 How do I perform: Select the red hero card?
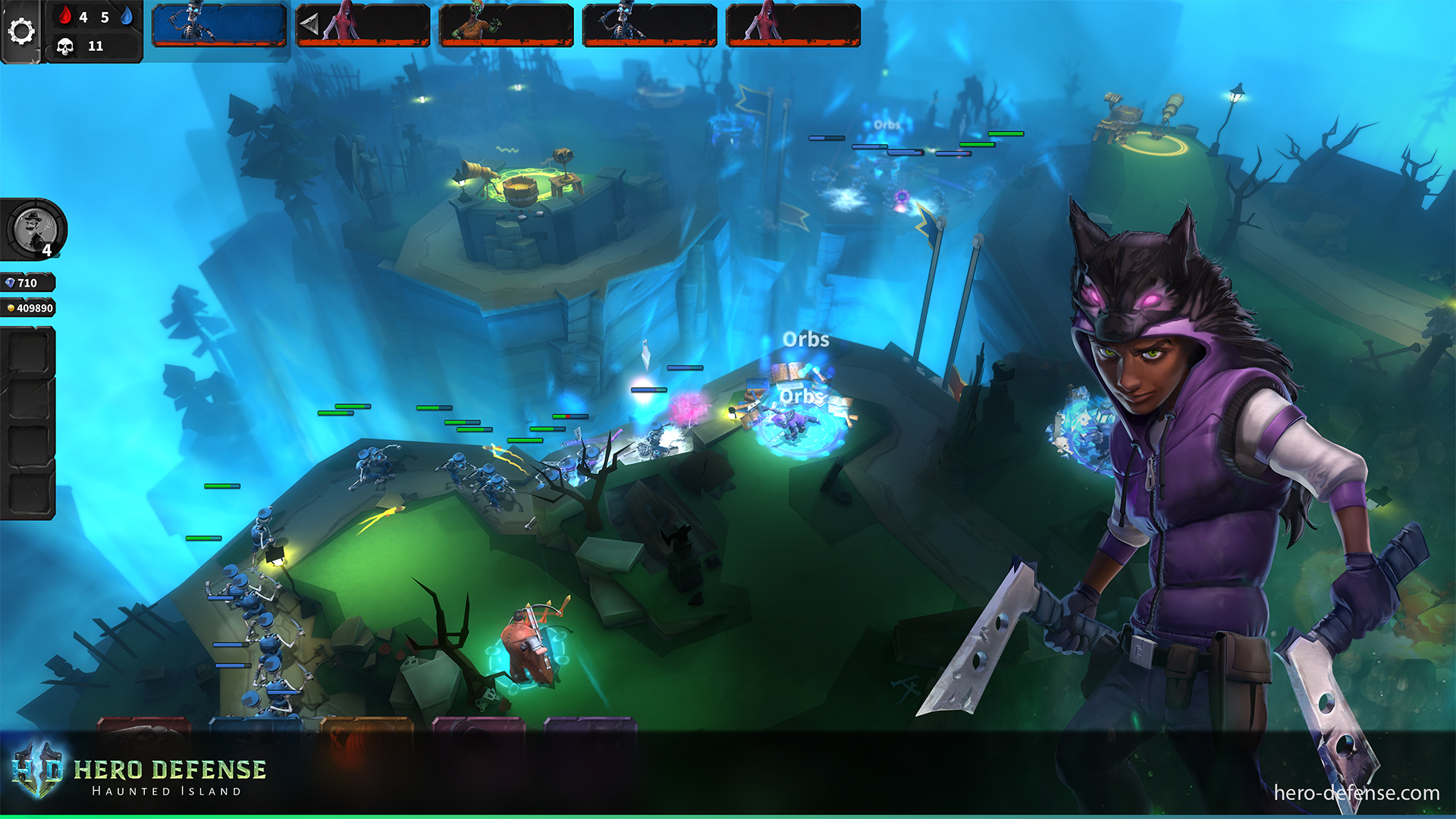click(x=143, y=726)
